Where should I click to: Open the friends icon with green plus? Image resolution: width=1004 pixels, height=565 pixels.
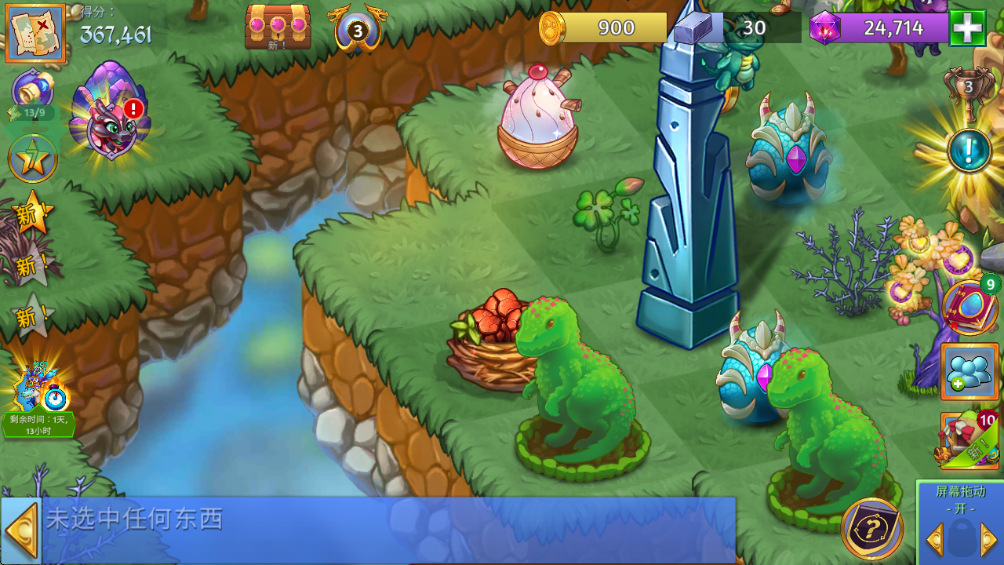pos(969,372)
